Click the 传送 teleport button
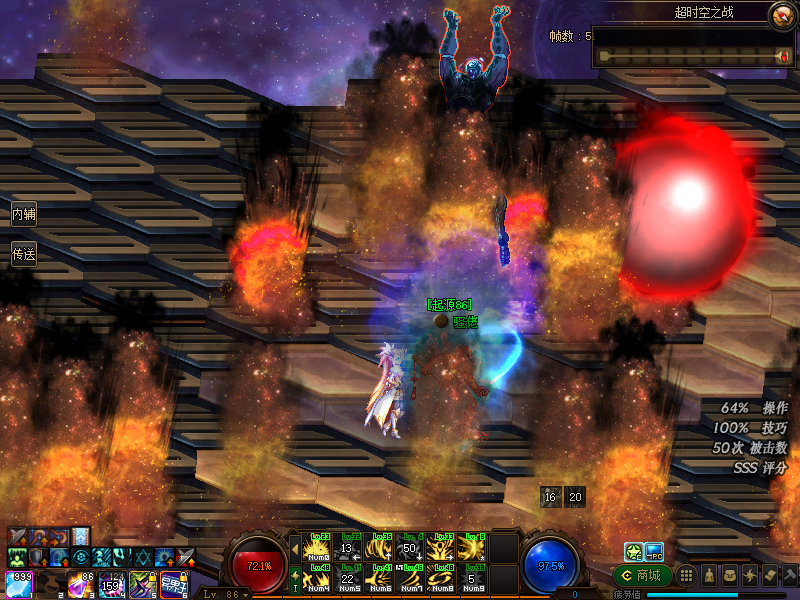This screenshot has height=600, width=800. (23, 254)
